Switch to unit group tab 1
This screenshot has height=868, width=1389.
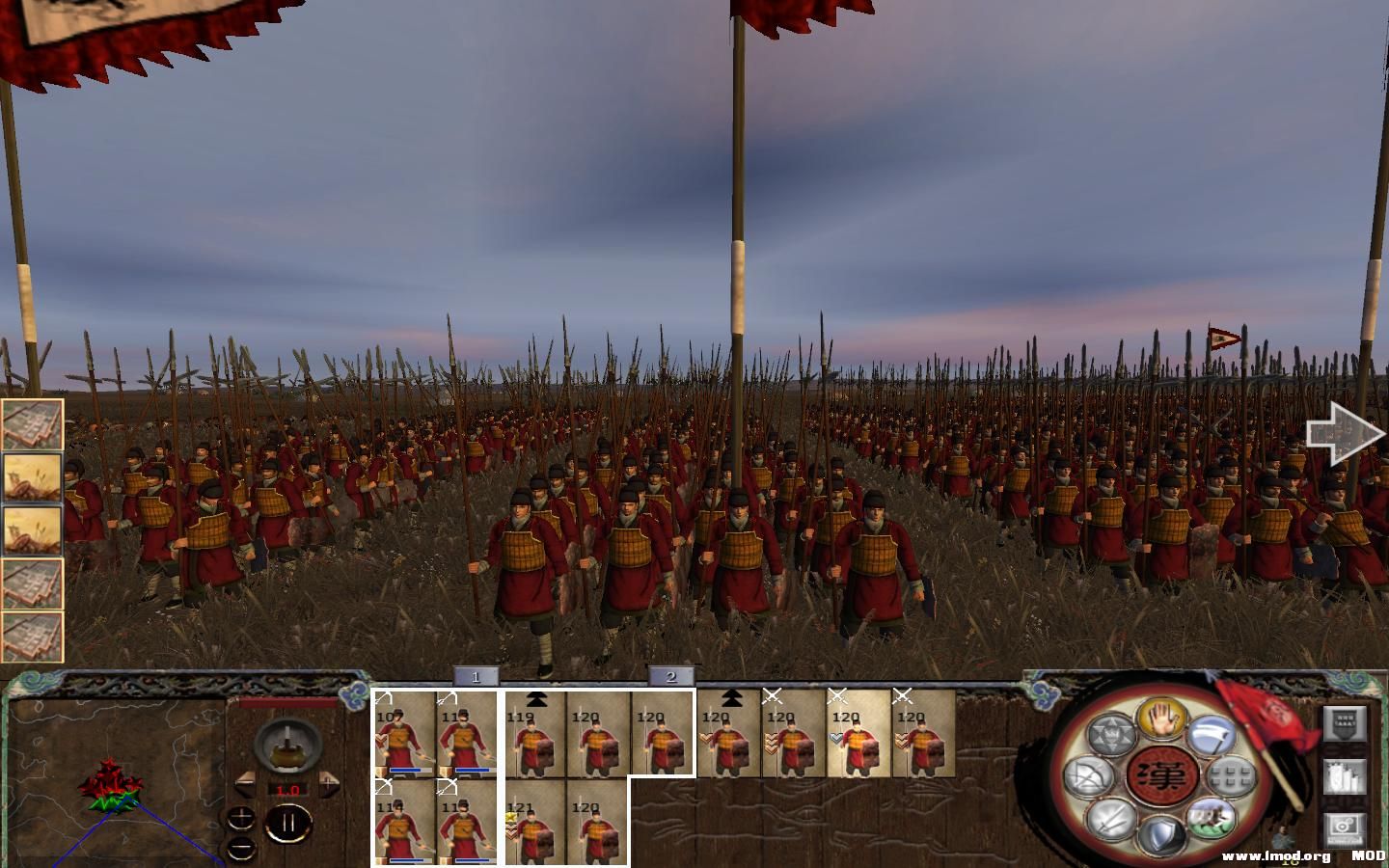coord(477,678)
